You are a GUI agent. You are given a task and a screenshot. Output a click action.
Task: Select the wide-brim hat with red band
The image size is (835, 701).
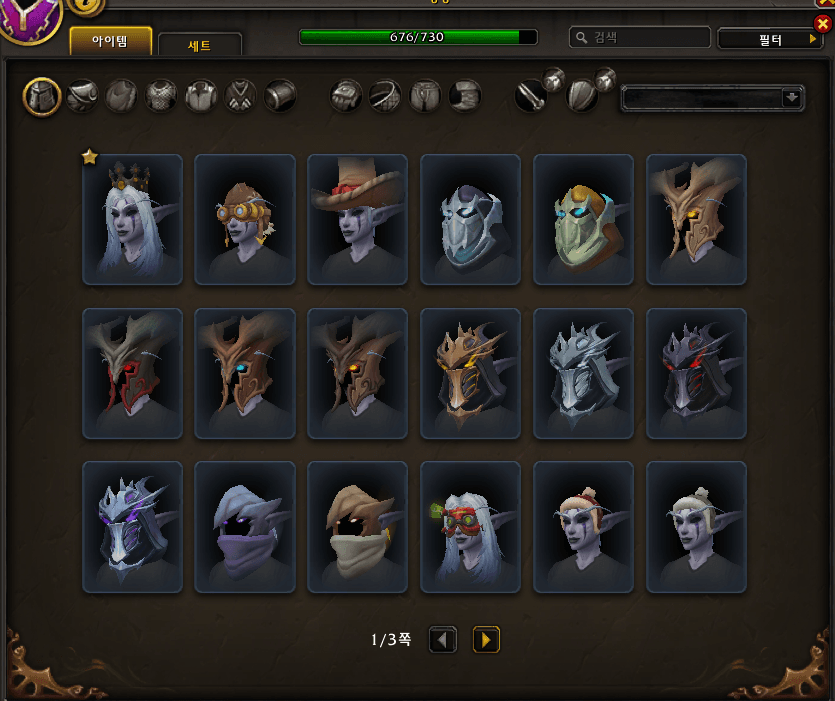[x=358, y=220]
